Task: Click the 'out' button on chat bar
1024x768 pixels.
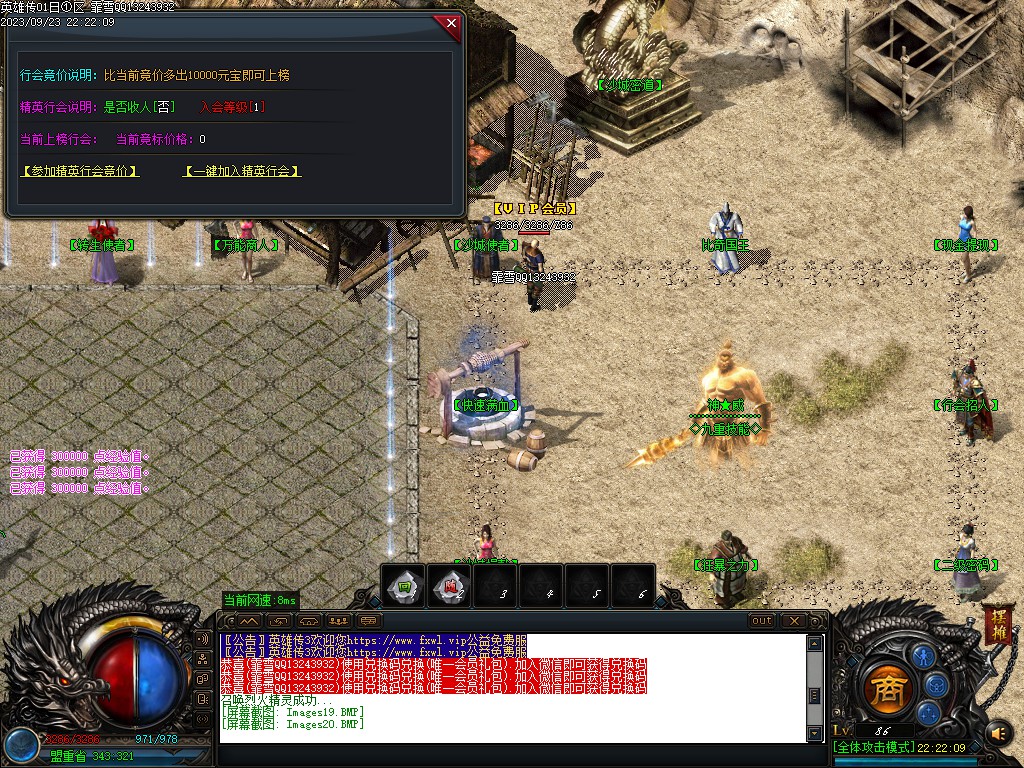Action: click(762, 621)
